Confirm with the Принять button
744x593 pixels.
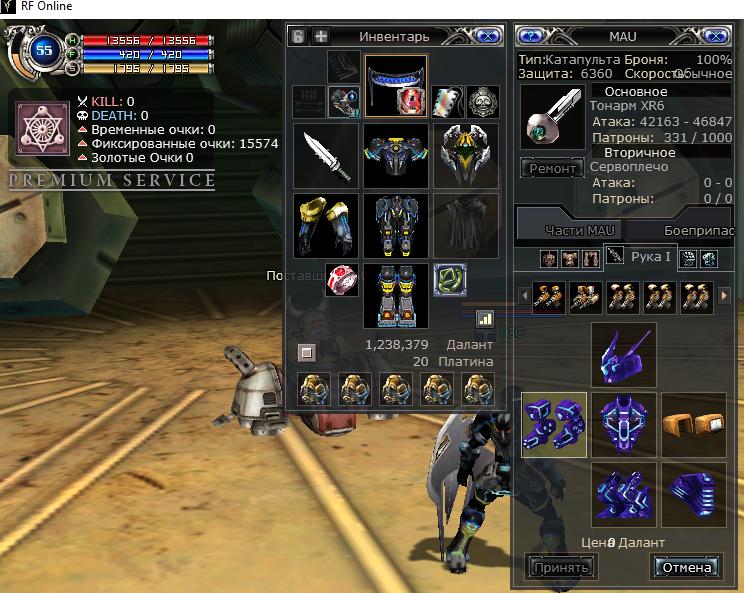(x=560, y=567)
